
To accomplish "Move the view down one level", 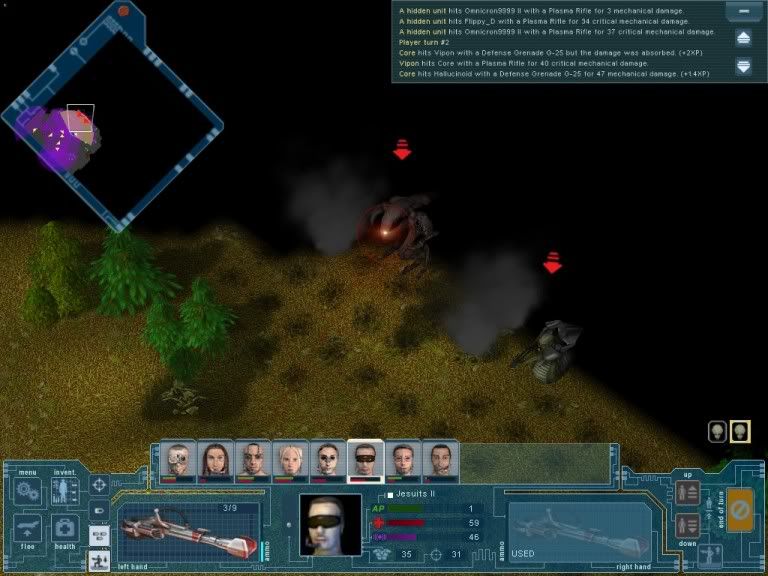I will click(687, 525).
